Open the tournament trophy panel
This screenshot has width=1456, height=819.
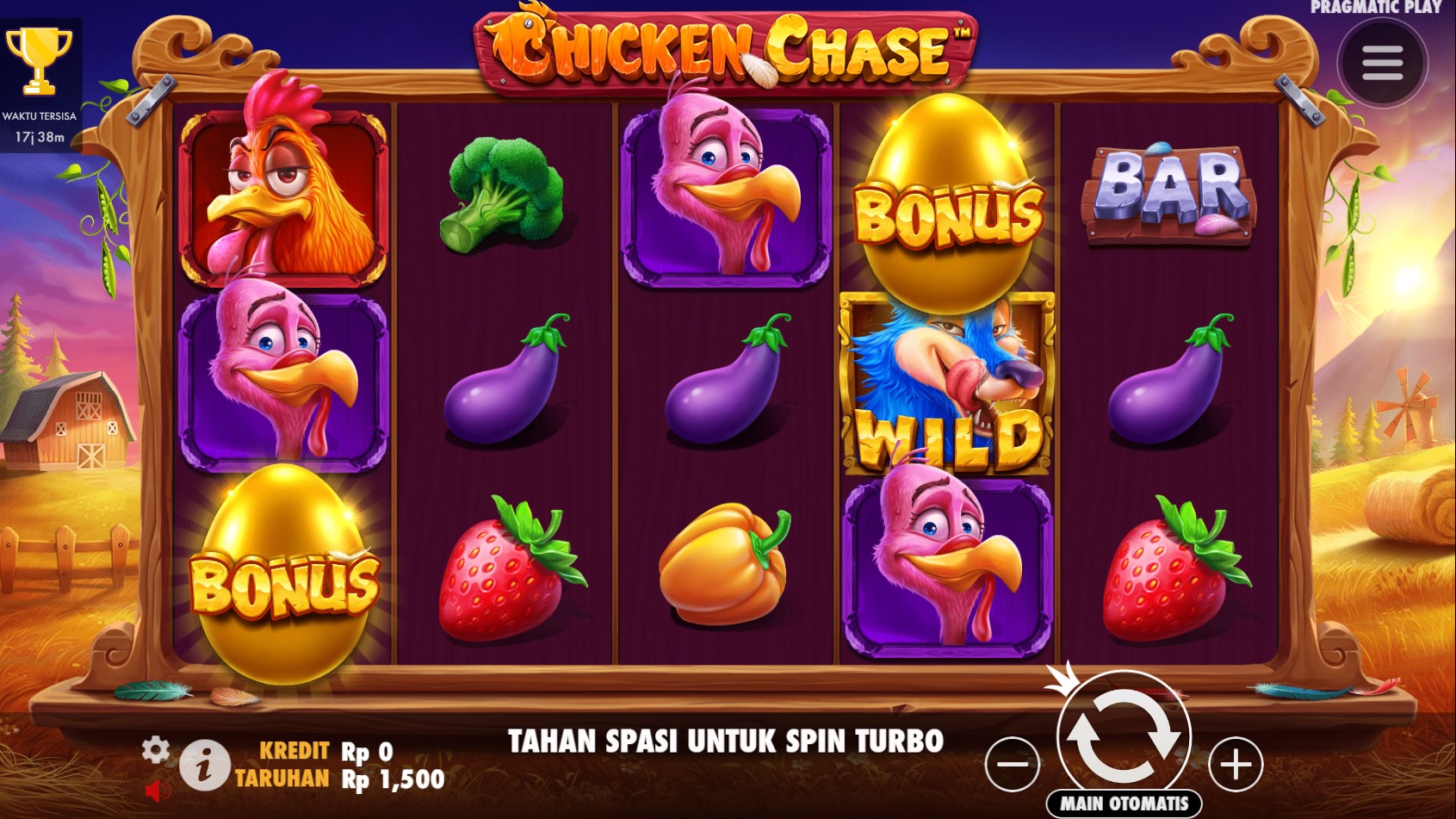point(39,60)
